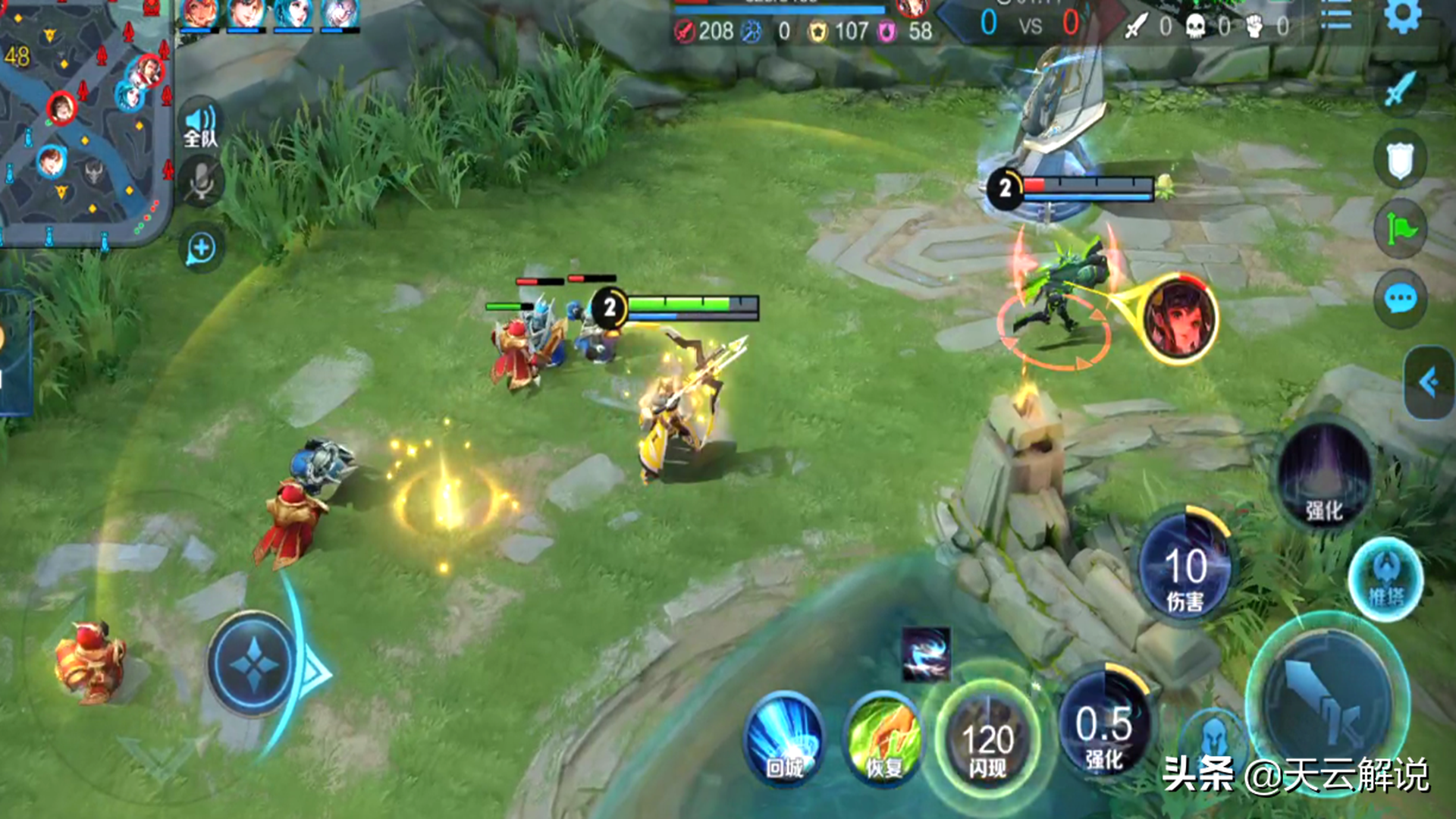Send the green flag signal
Viewport: 1456px width, 819px height.
[1400, 229]
